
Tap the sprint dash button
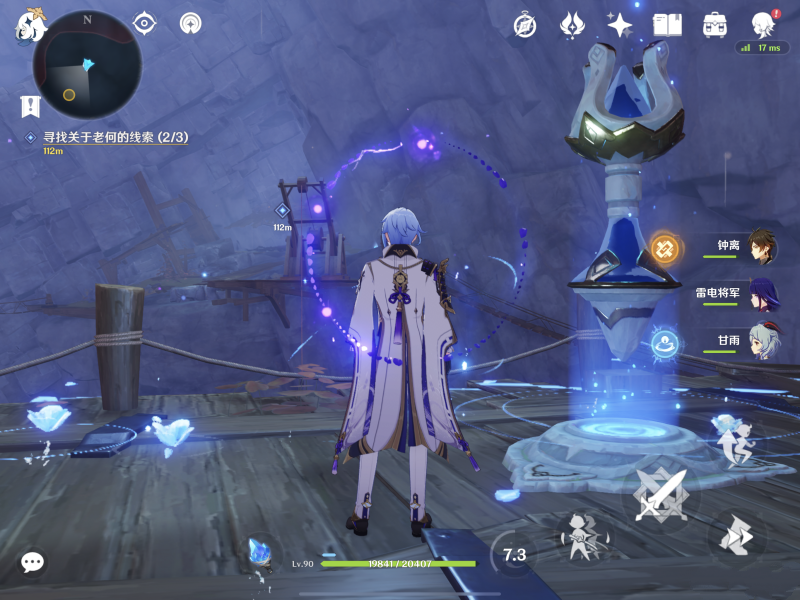(x=738, y=537)
